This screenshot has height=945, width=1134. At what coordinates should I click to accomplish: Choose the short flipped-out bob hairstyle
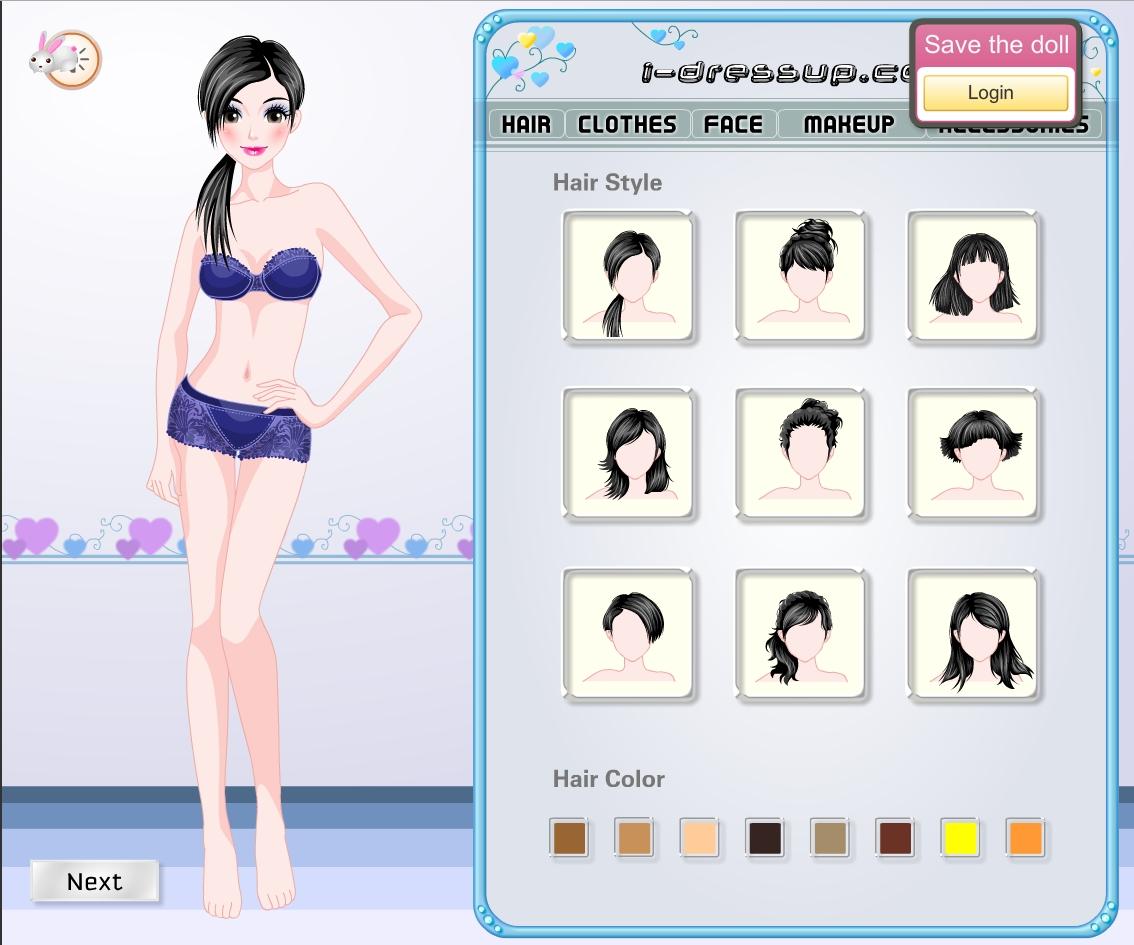[x=974, y=454]
